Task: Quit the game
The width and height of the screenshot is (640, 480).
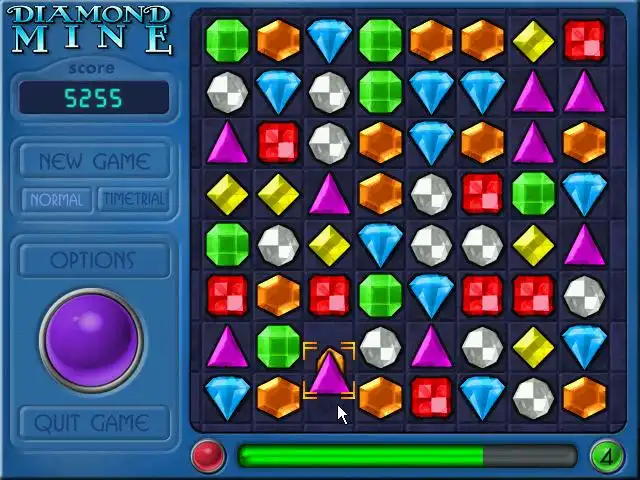Action: click(94, 423)
